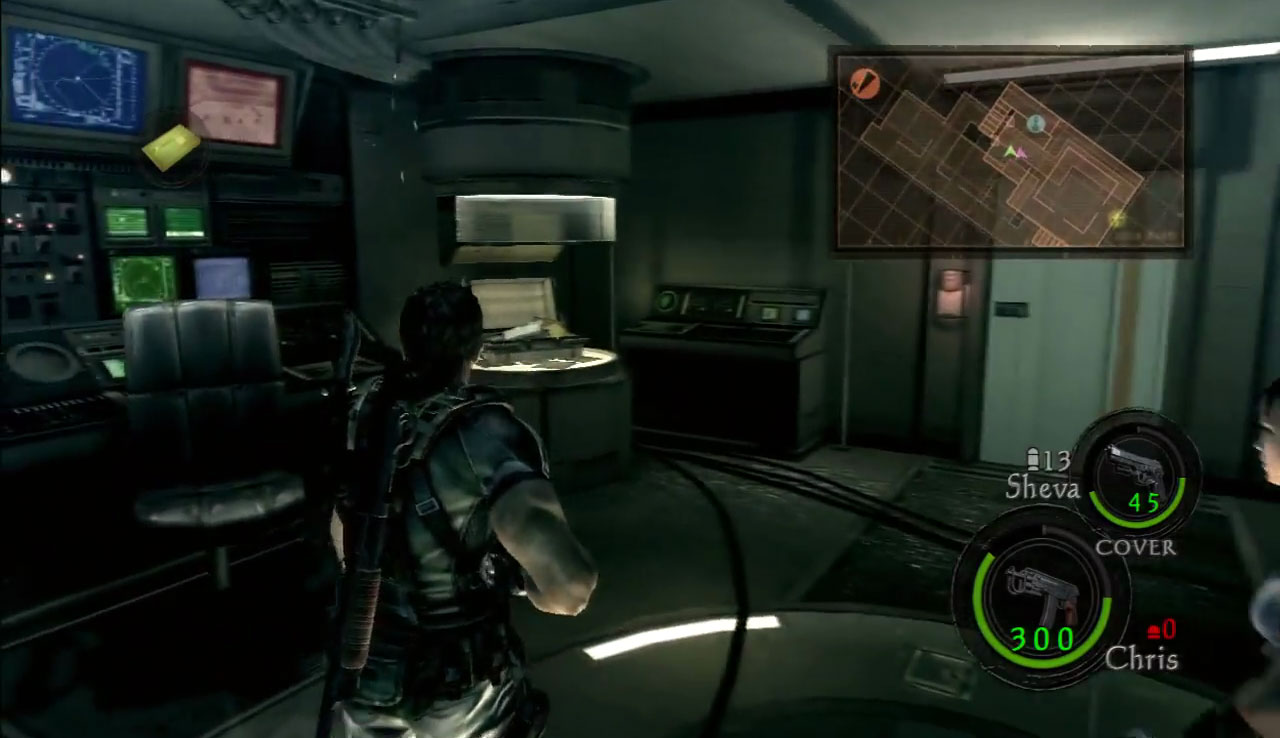Click the orange round icon on the minimap
Image resolution: width=1280 pixels, height=738 pixels.
865,84
